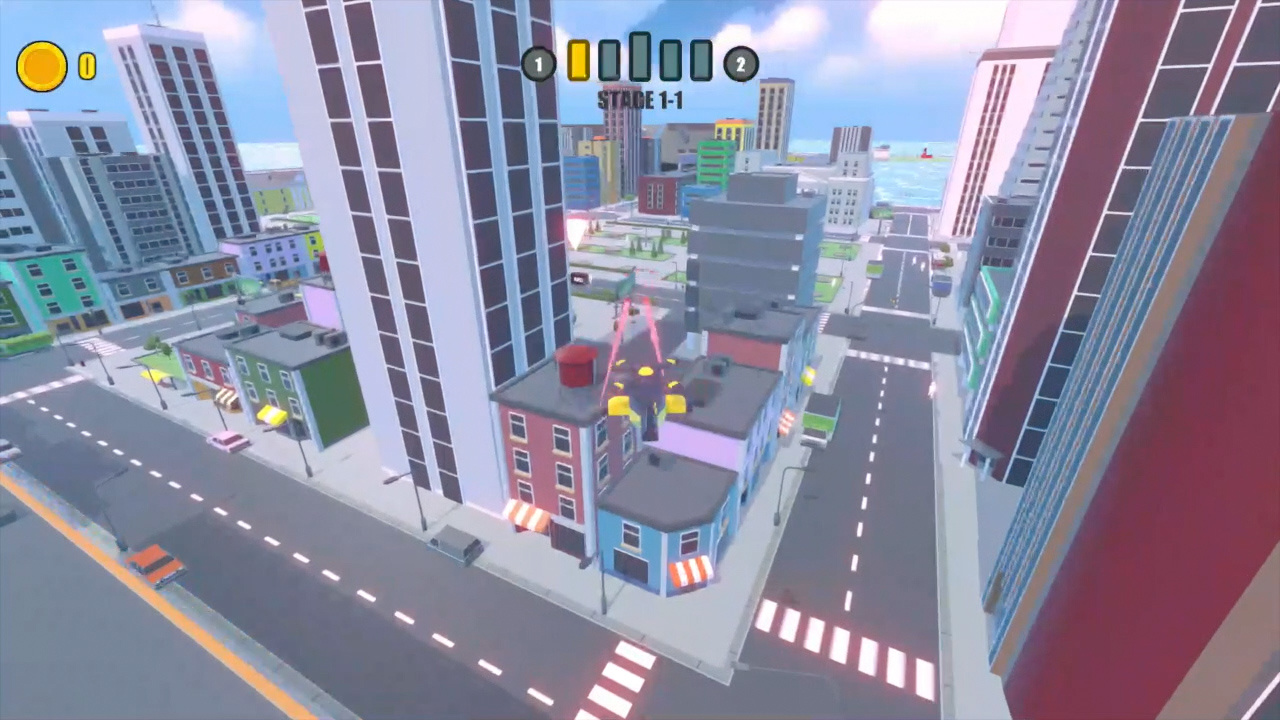
Task: Click the coin count number beside the coin
Action: coord(88,65)
